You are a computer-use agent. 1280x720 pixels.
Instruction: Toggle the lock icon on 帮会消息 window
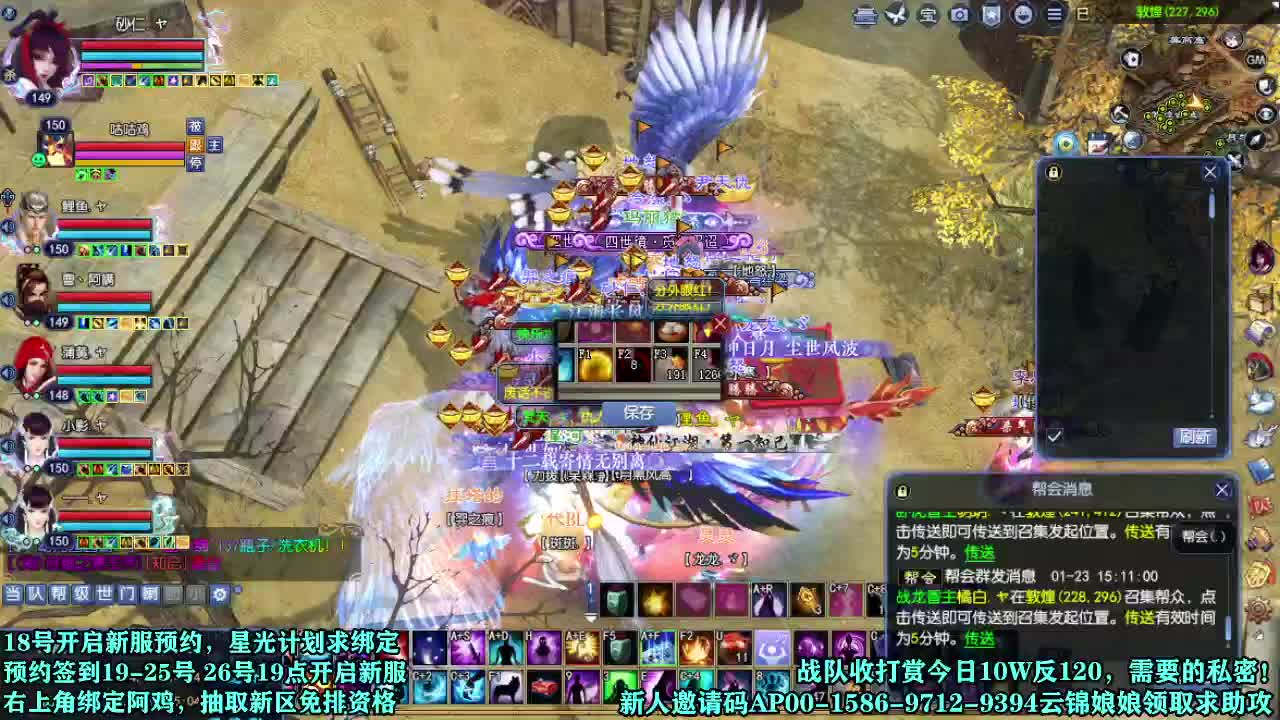point(902,490)
